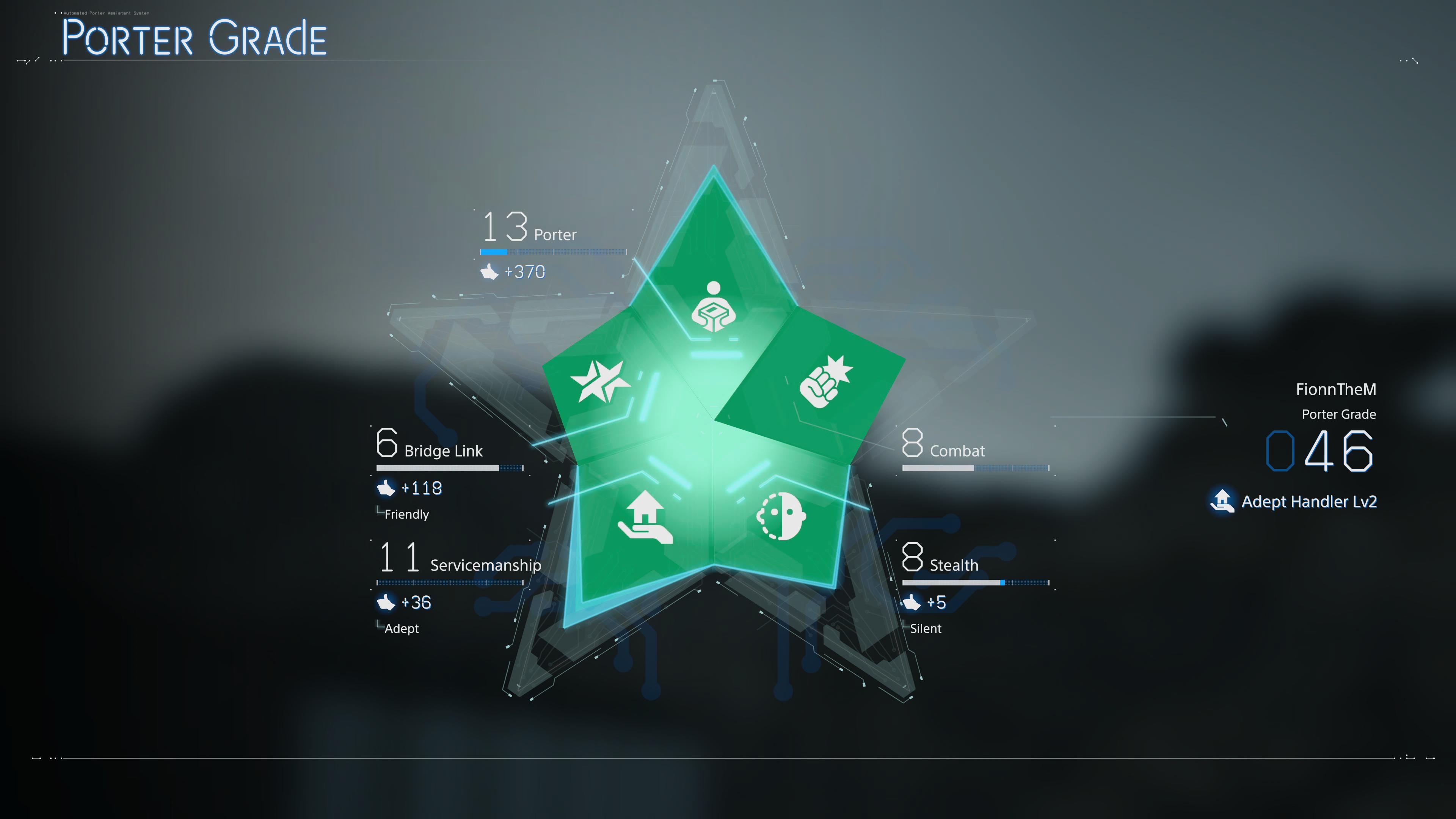This screenshot has height=819, width=1456.
Task: Select the FionnTheM player name
Action: click(x=1337, y=389)
